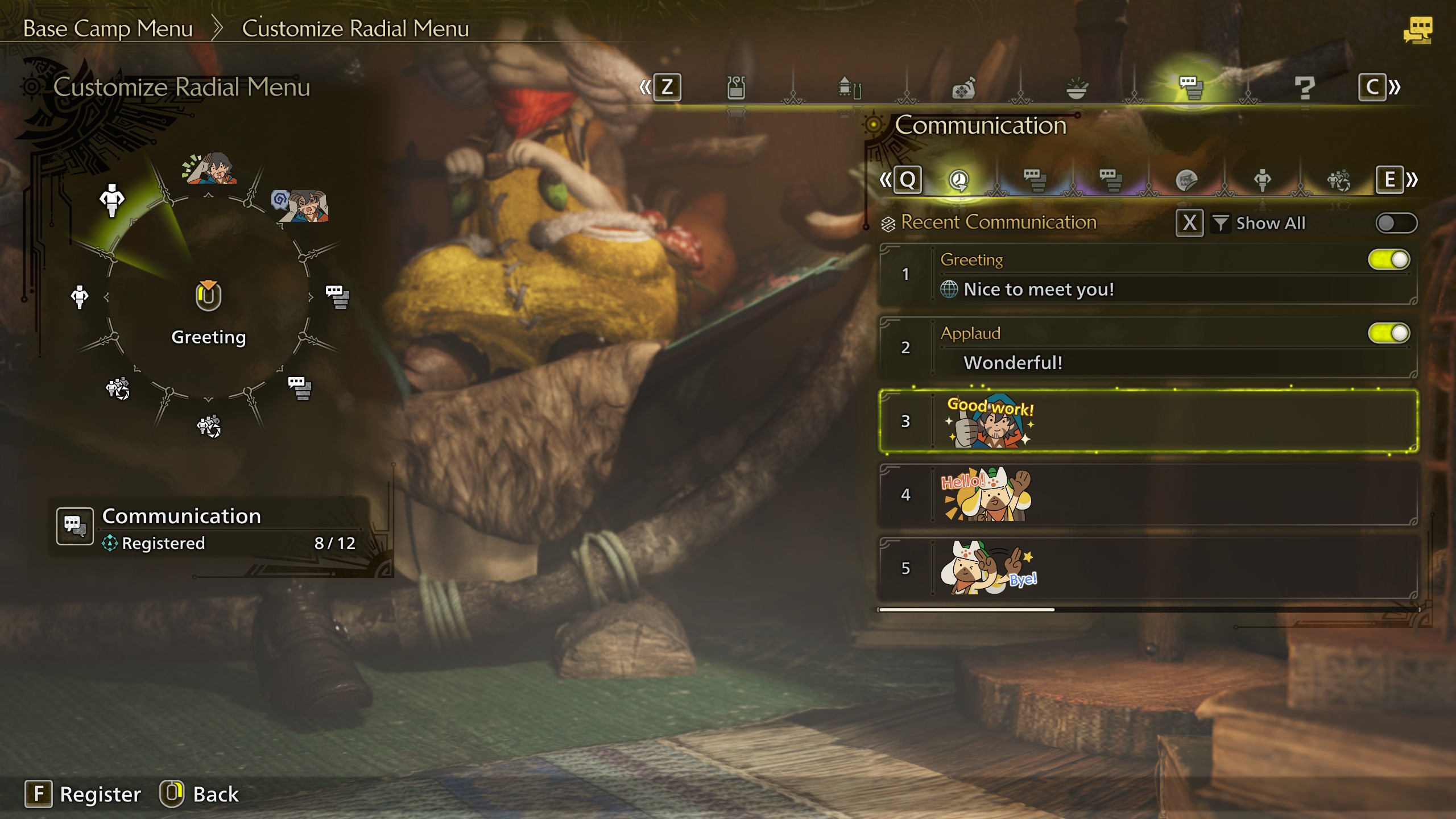
Task: Select the confused hunter sticker radial slot
Action: [x=300, y=206]
